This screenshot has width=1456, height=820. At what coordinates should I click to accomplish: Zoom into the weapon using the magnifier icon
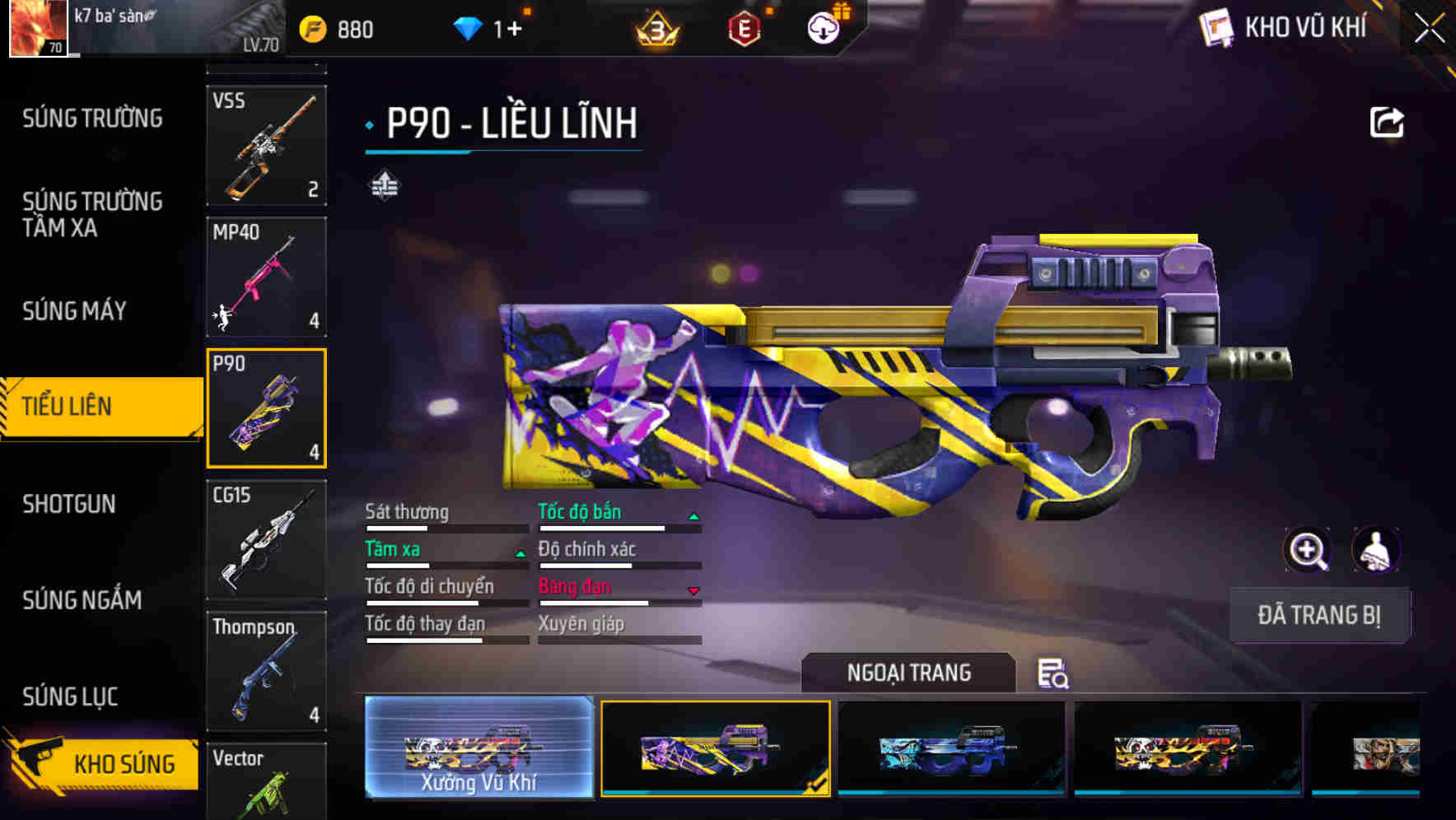point(1308,550)
